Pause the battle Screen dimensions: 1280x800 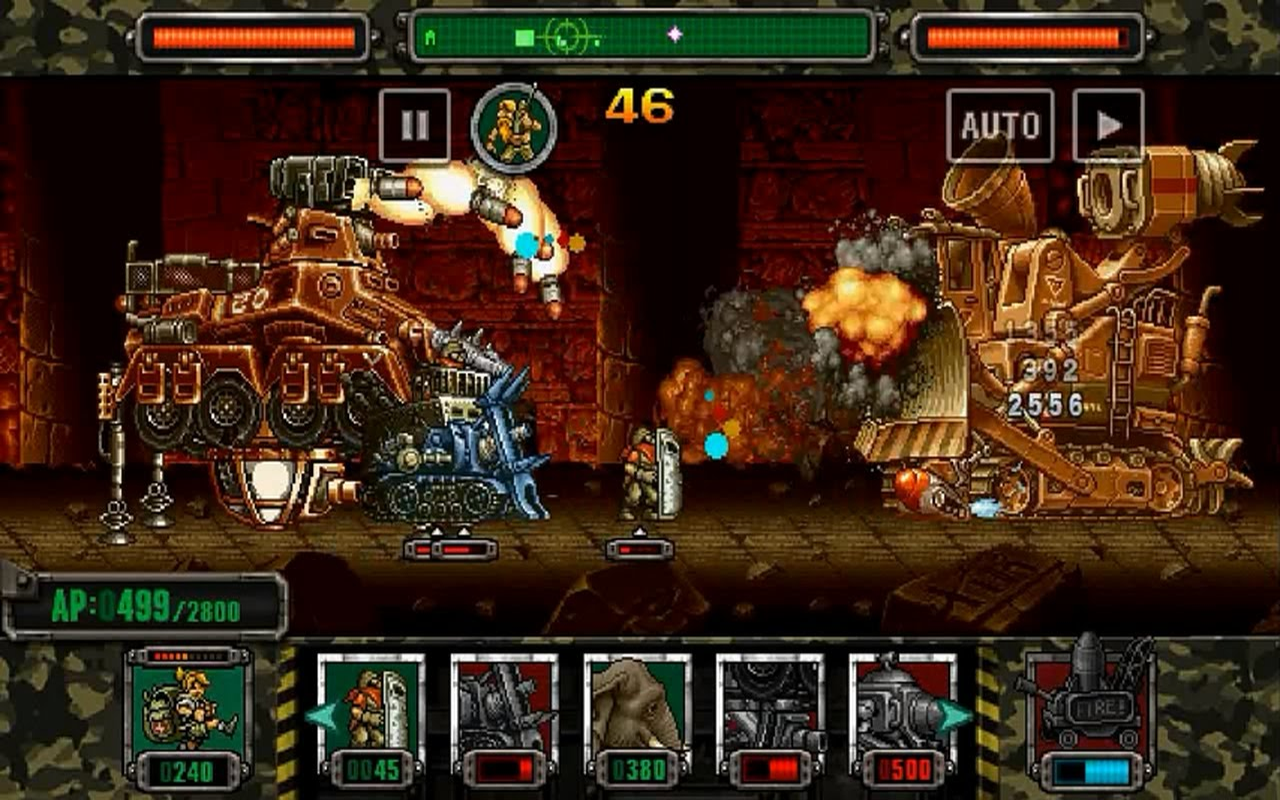click(x=414, y=125)
